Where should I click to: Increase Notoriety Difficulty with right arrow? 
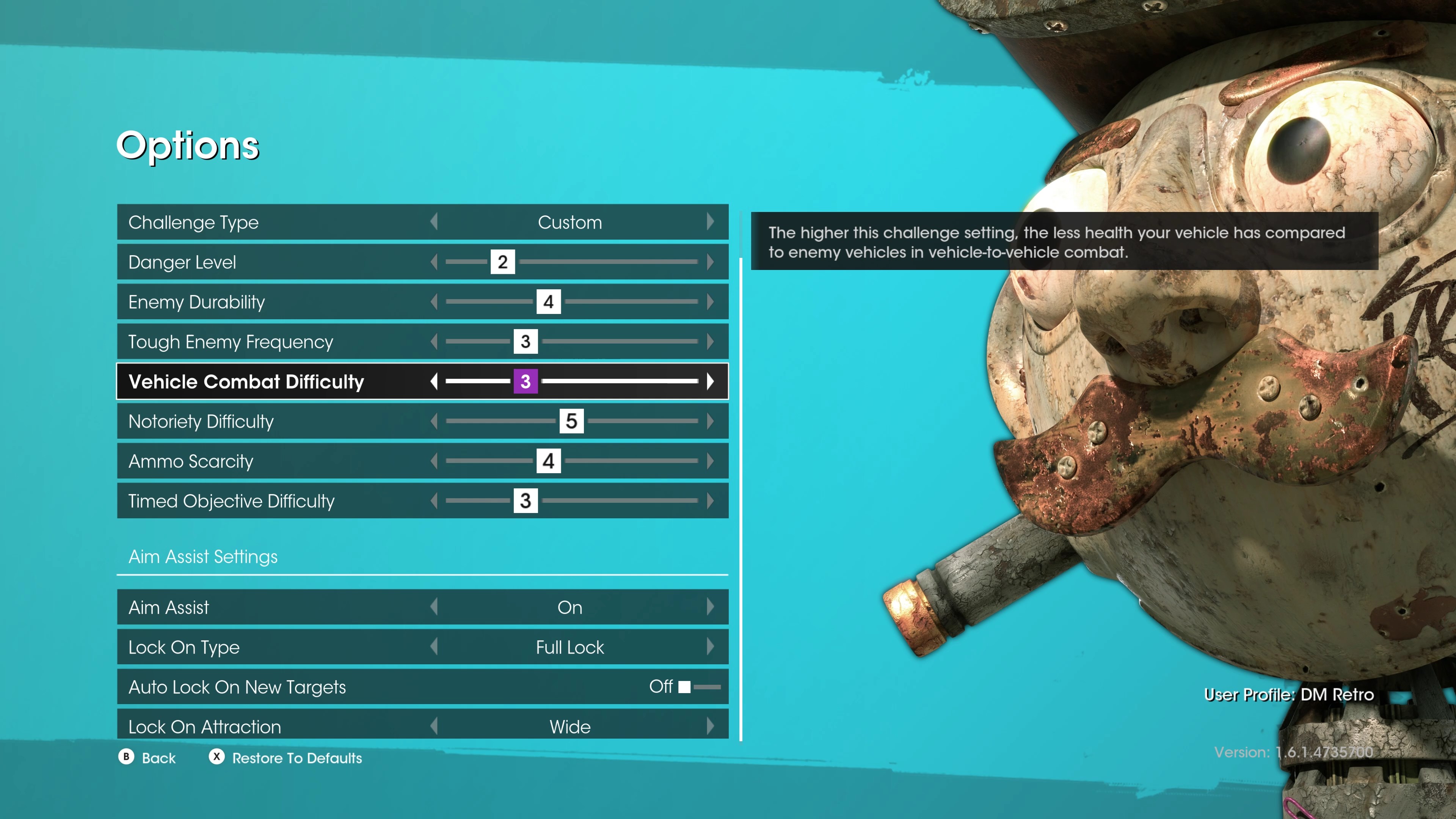[710, 421]
